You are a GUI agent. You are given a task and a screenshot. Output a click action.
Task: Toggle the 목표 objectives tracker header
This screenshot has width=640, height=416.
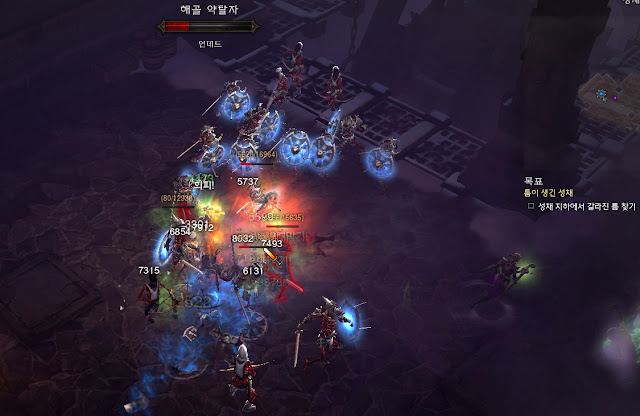point(533,181)
